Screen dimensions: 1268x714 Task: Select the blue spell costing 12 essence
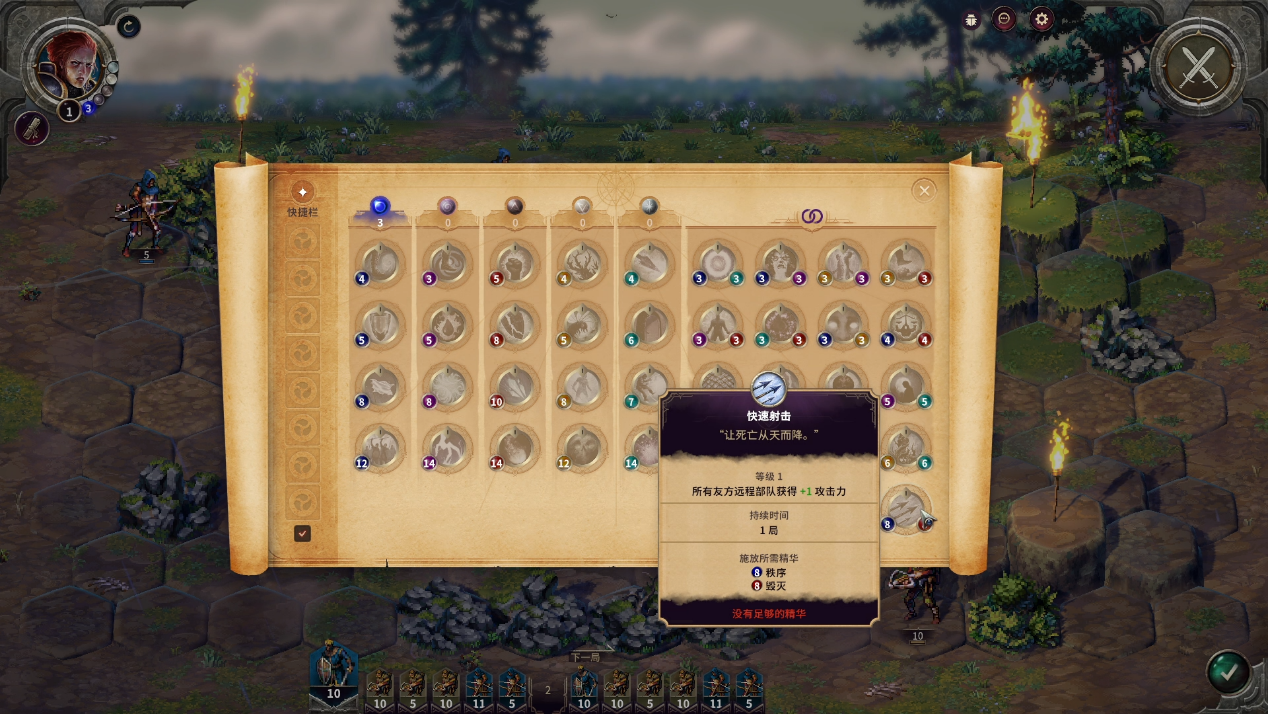tap(380, 449)
